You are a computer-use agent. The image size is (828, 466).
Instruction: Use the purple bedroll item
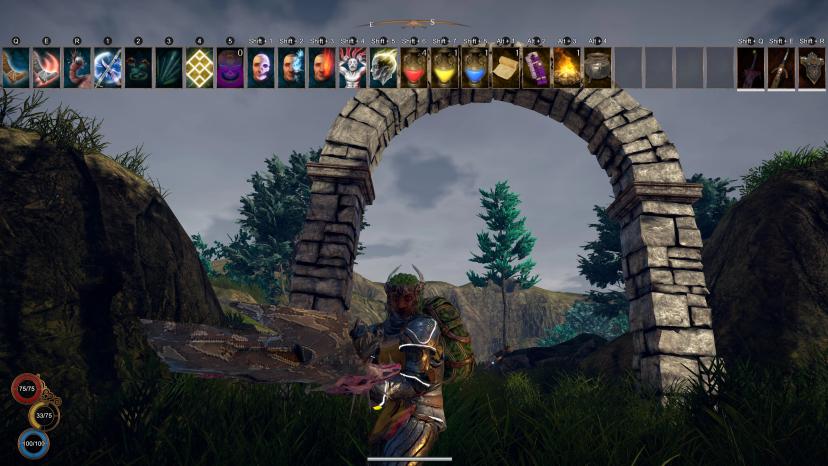(x=537, y=67)
